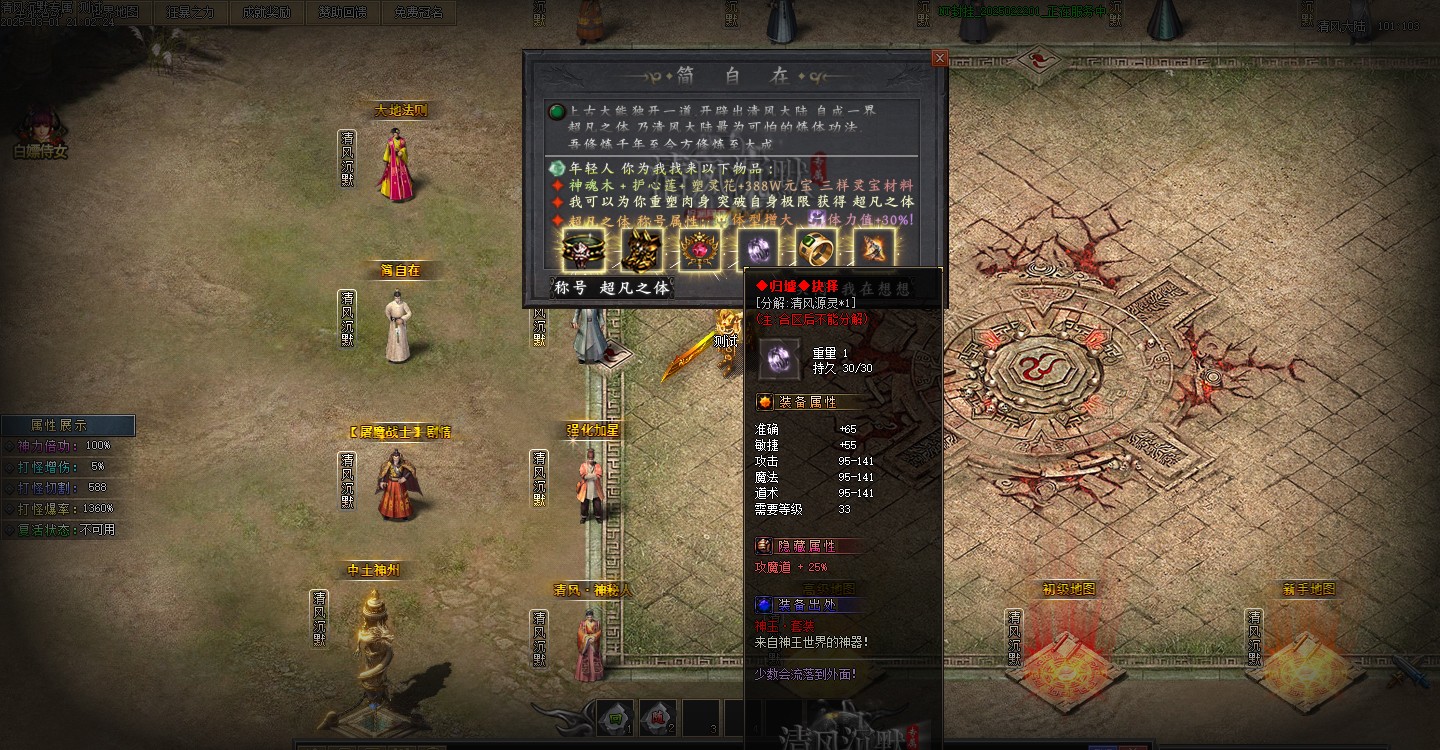Click the rightmost material reward icon
This screenshot has height=750, width=1440.
[875, 250]
